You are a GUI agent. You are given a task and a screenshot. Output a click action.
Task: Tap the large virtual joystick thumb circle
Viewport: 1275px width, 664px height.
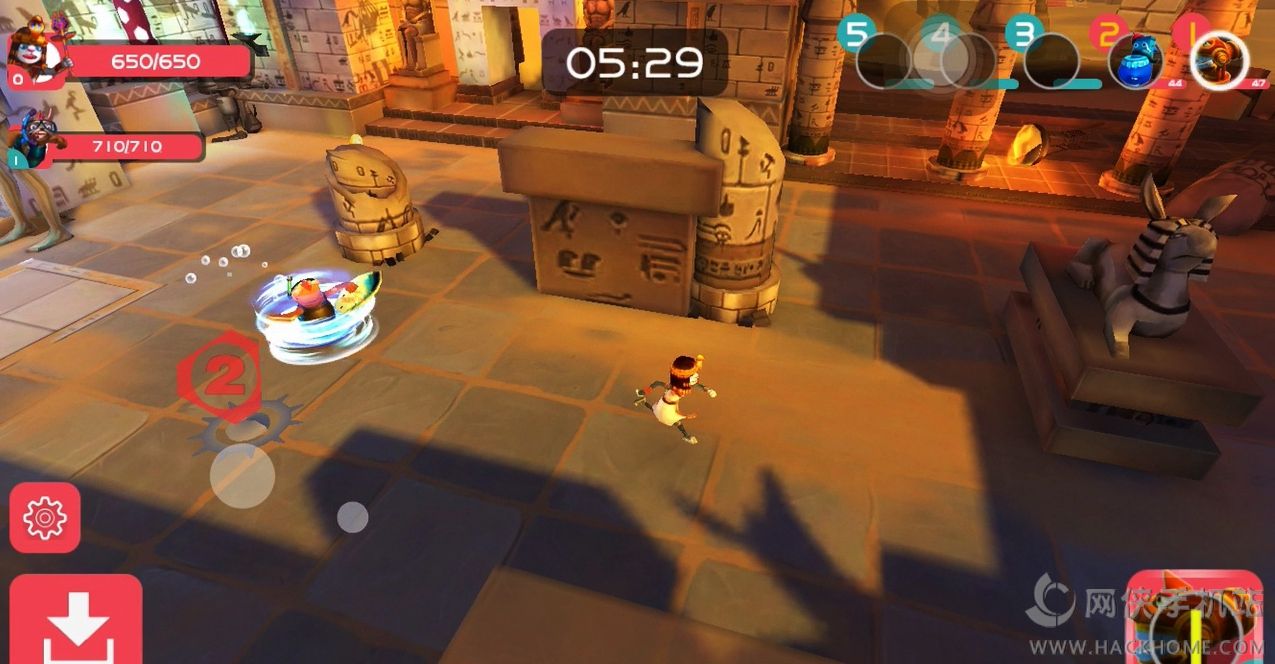(242, 476)
